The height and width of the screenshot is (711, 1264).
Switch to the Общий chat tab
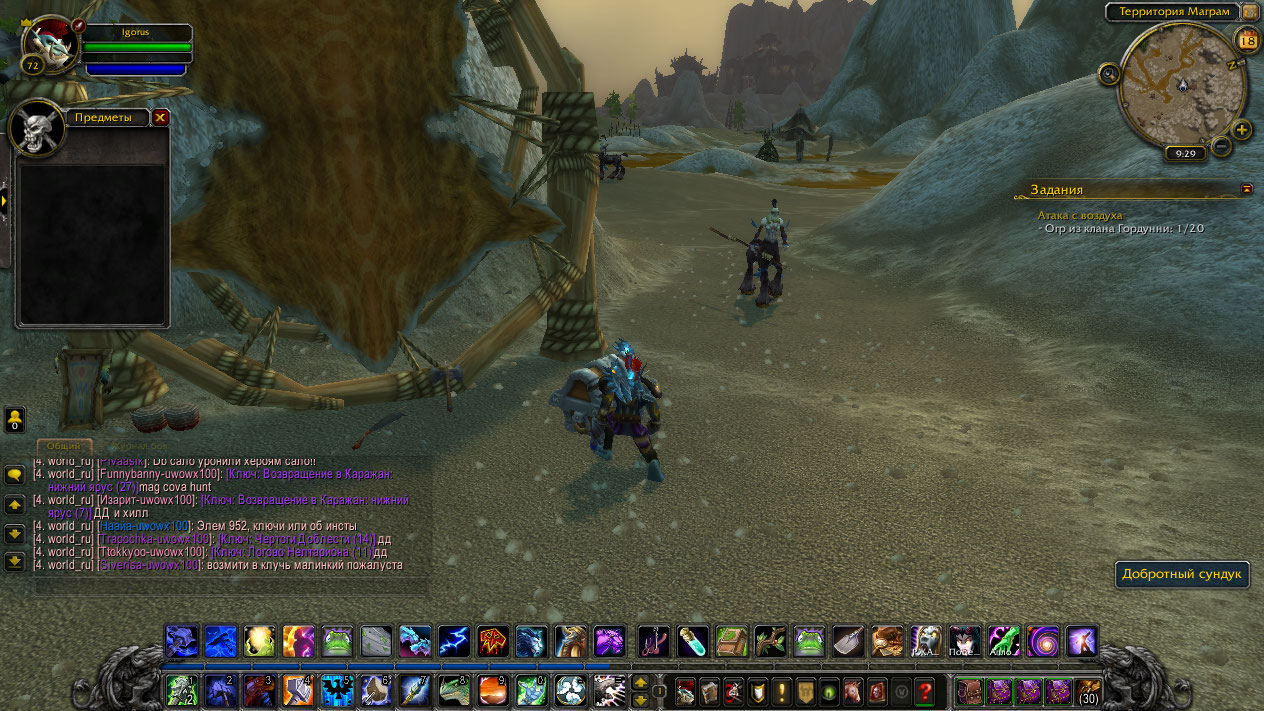pos(65,446)
